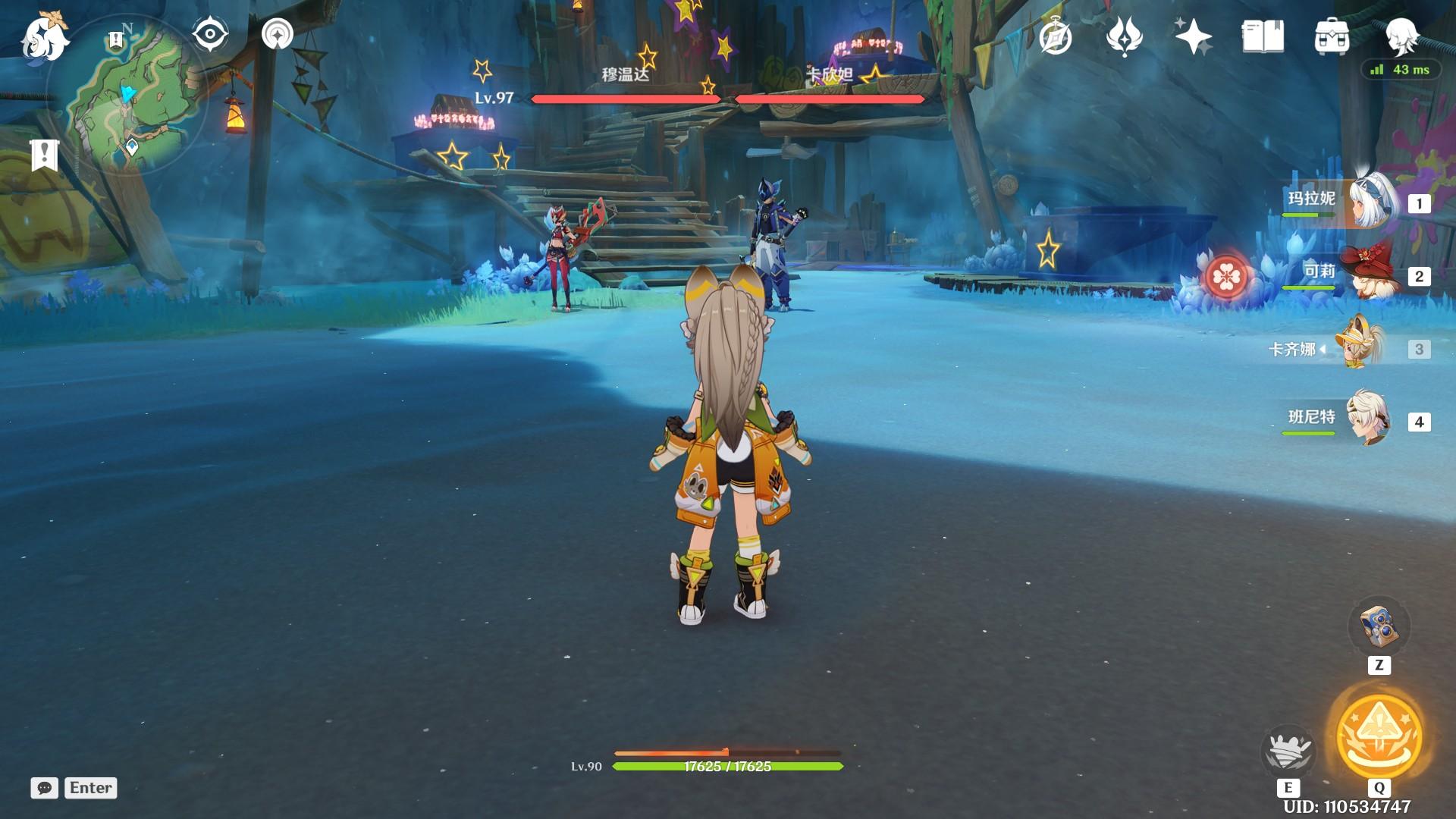Use the camera gadget
The image size is (1456, 819).
pyautogui.click(x=1379, y=626)
